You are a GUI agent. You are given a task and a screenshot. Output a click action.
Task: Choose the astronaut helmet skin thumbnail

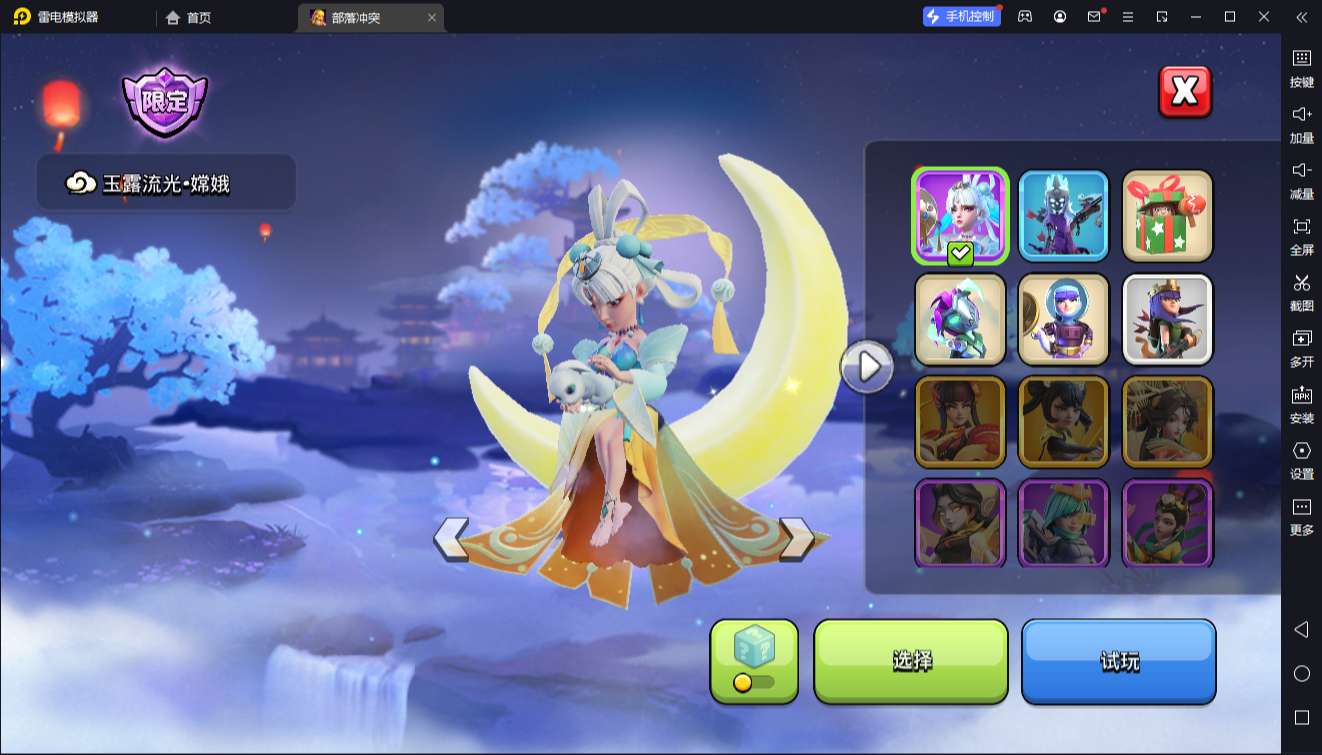point(1063,319)
